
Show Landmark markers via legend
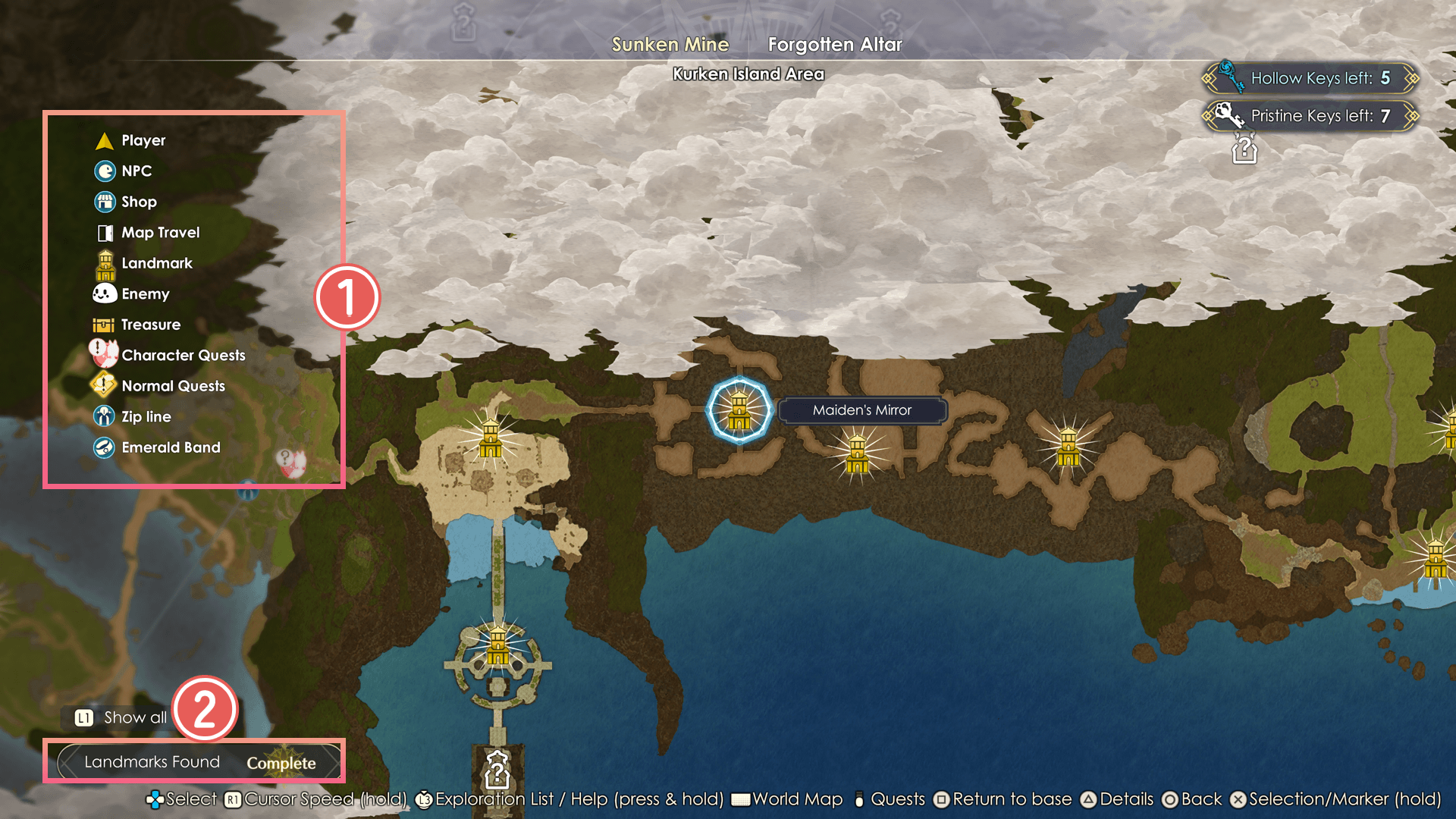156,263
